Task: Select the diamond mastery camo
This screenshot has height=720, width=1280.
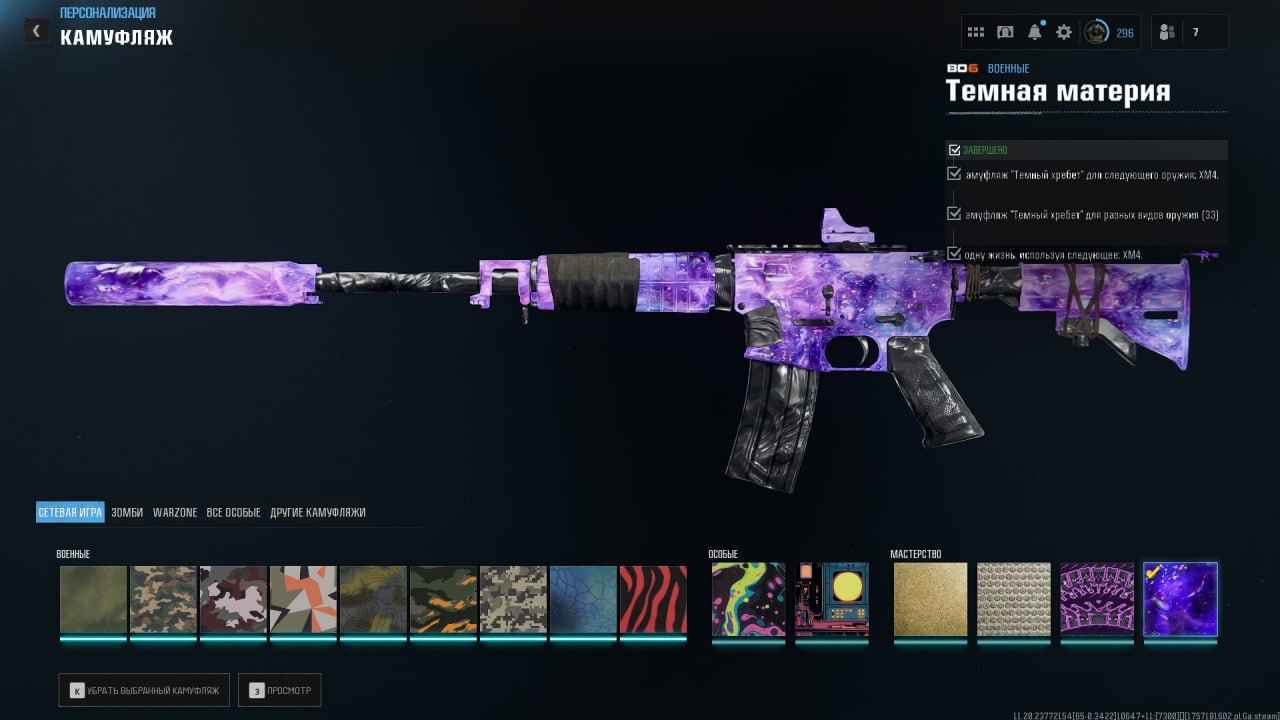Action: (x=1013, y=600)
